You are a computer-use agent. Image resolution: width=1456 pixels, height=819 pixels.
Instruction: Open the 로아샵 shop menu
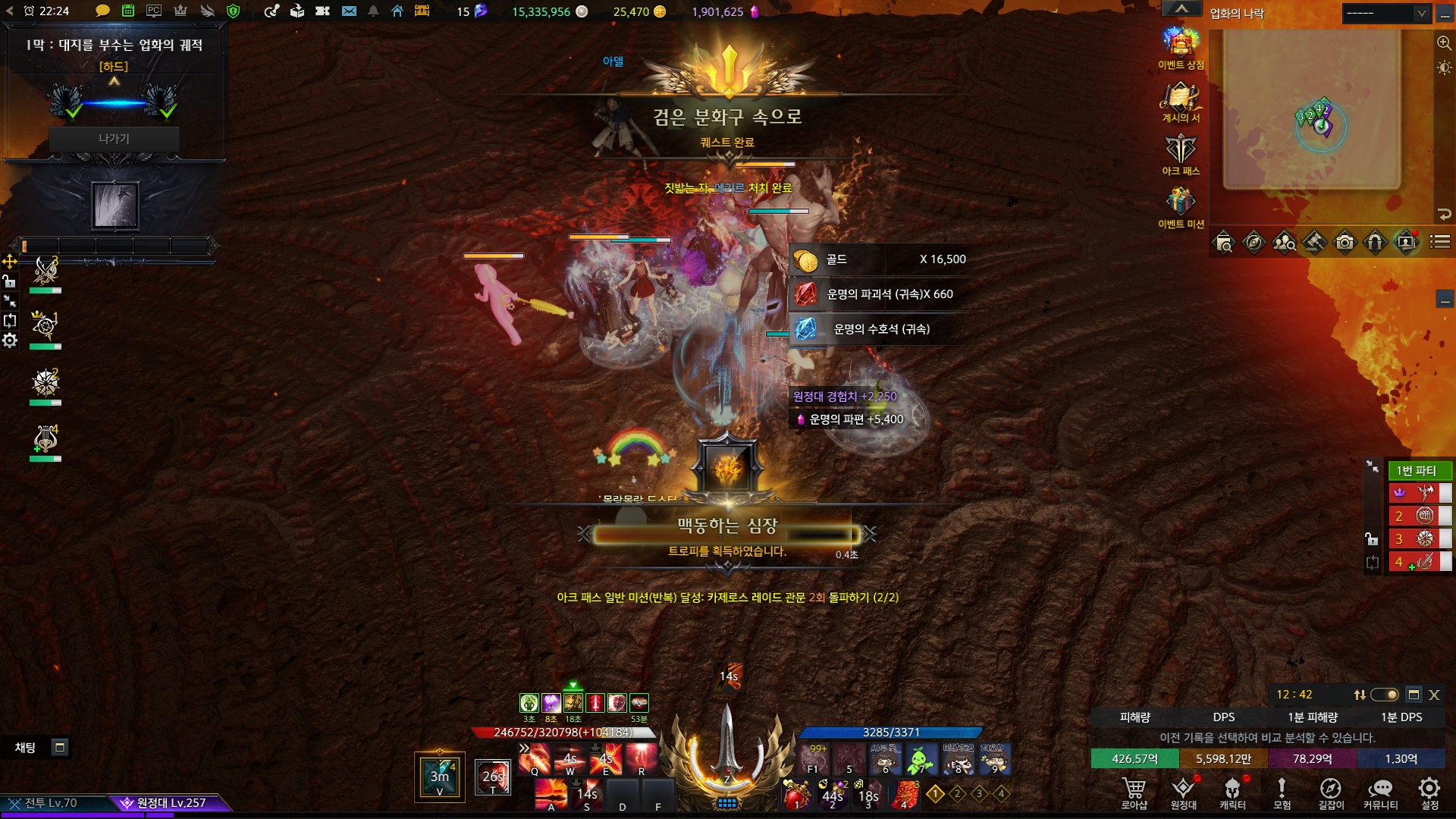1134,792
